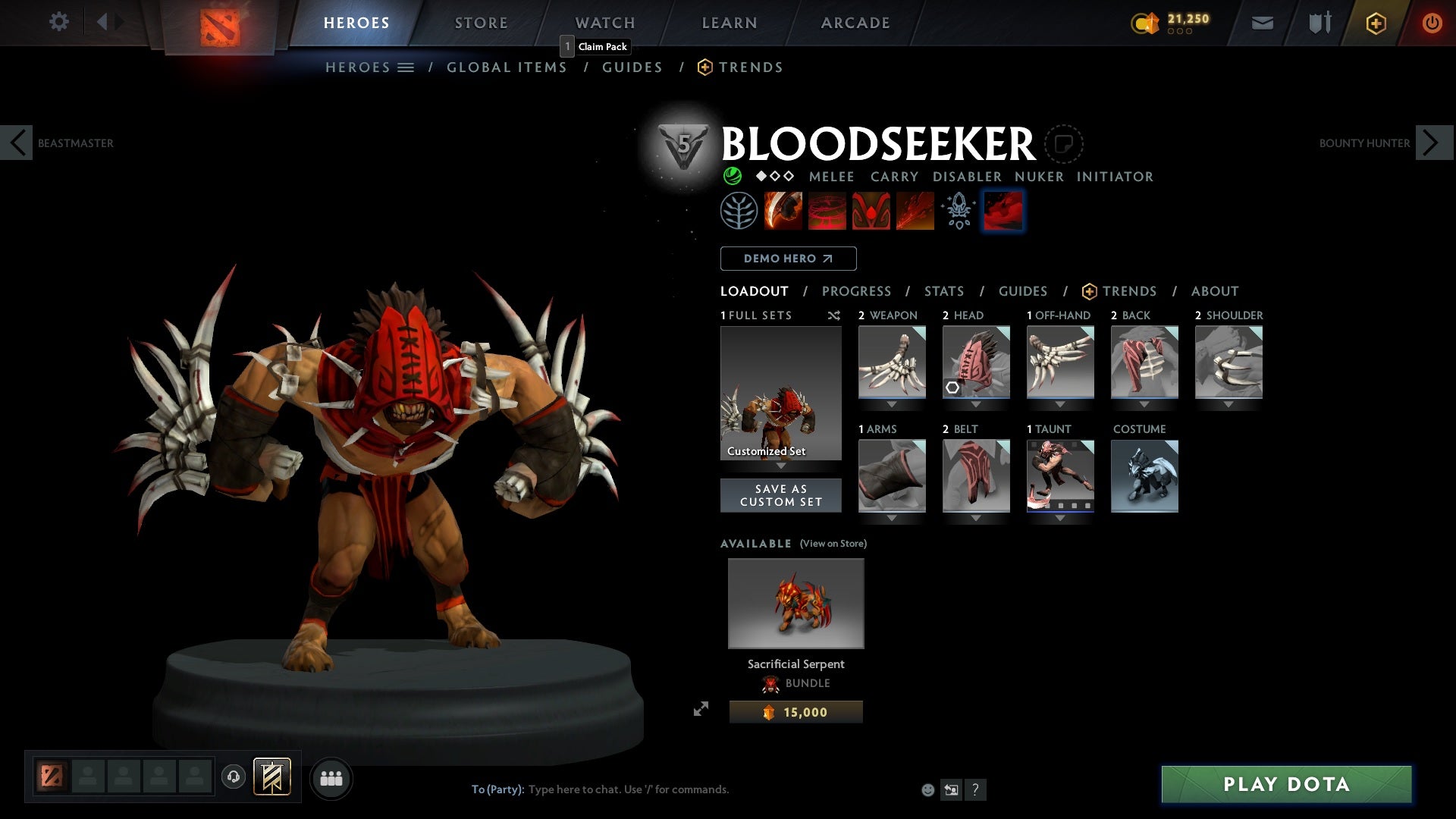Click the Demo Hero button
The width and height of the screenshot is (1456, 819).
coord(788,259)
